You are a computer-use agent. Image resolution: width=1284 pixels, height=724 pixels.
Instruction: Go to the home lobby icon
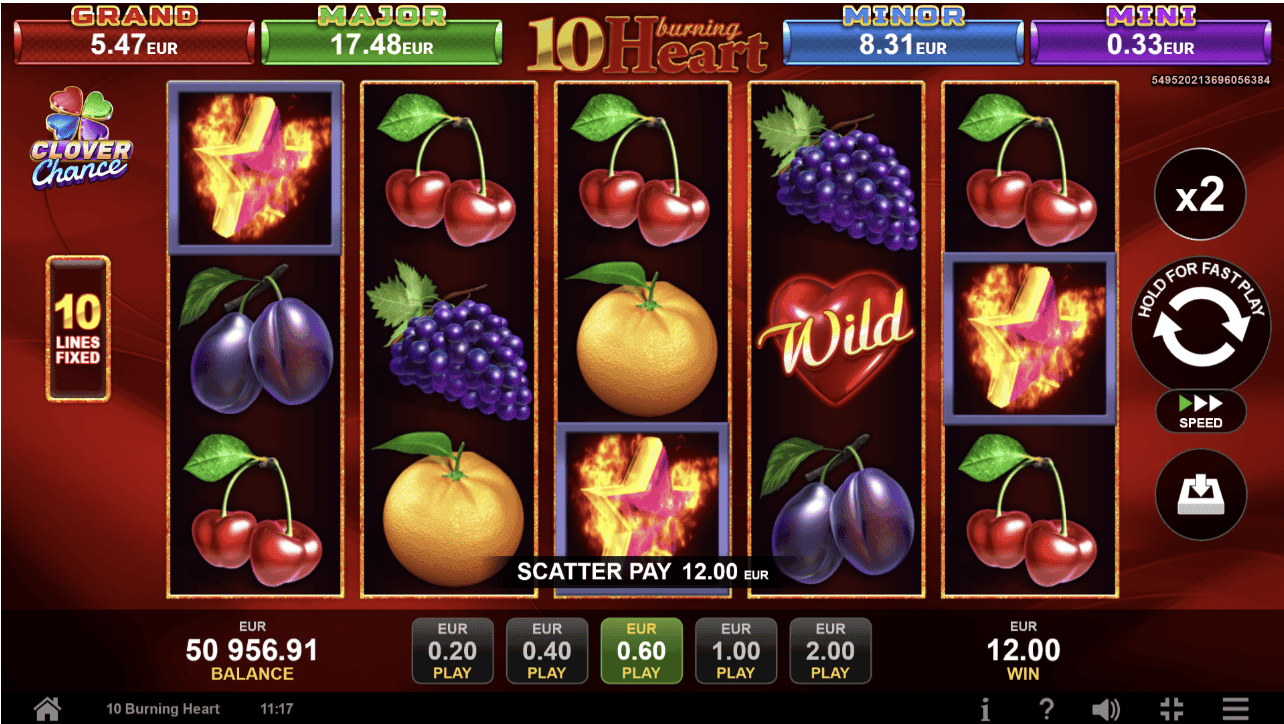coord(47,709)
